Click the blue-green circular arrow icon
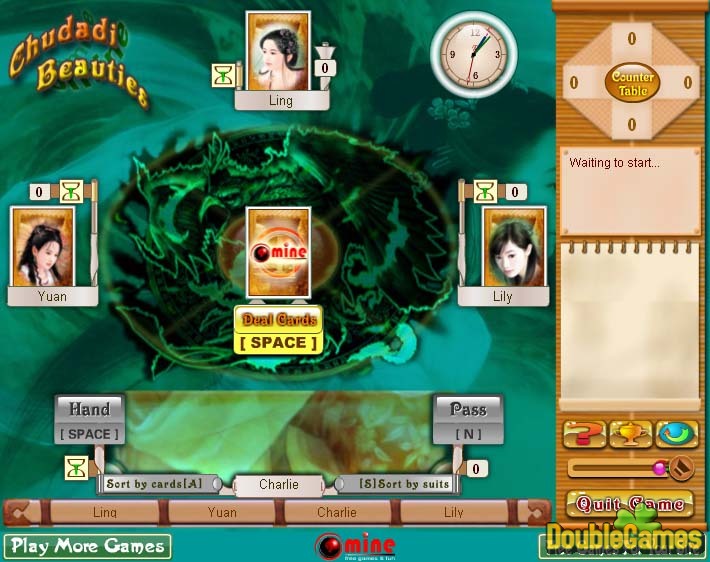The height and width of the screenshot is (562, 710). (x=677, y=435)
